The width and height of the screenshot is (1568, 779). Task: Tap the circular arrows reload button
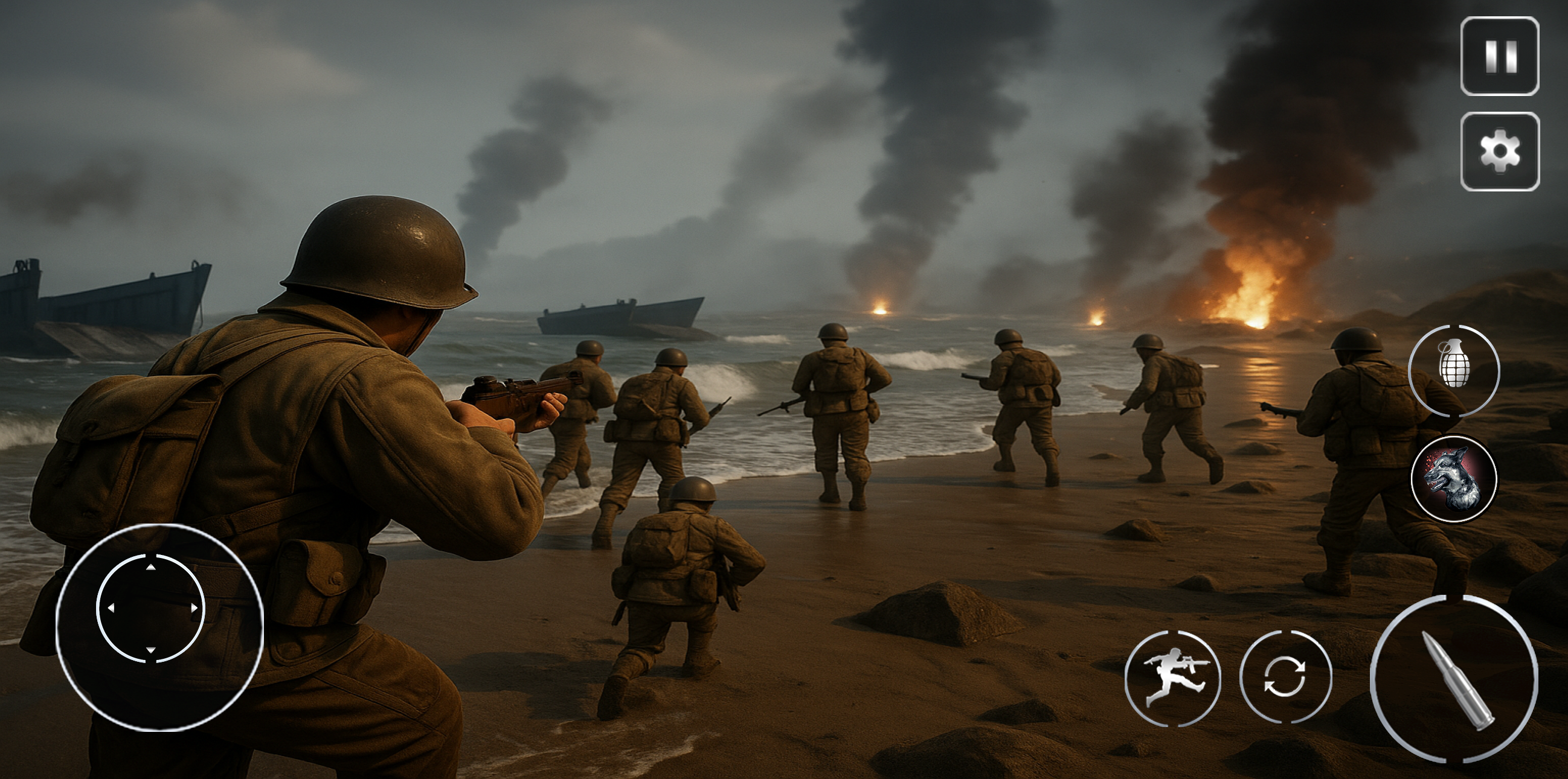click(x=1285, y=677)
